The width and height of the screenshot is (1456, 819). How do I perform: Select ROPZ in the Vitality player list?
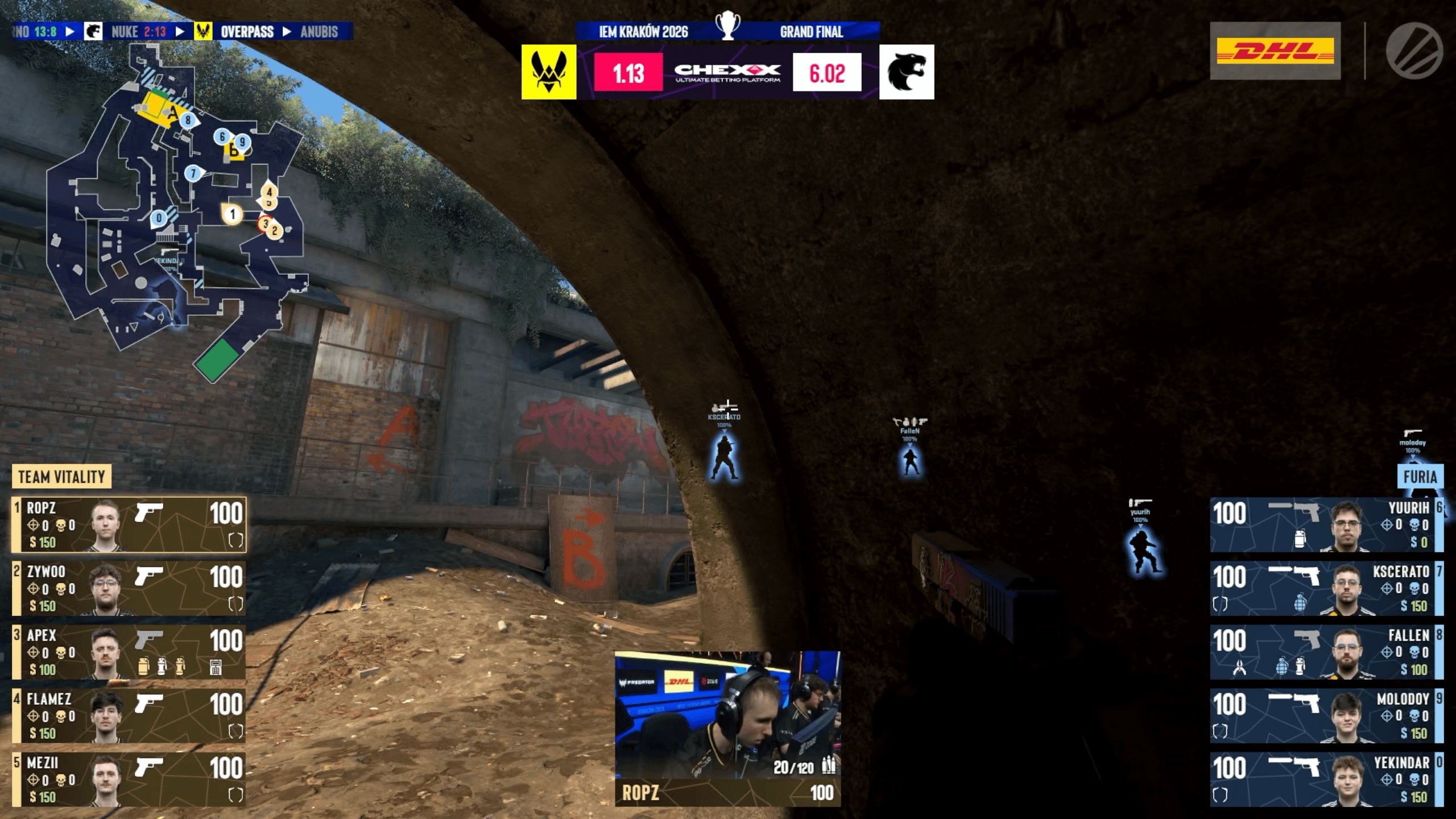(x=129, y=524)
